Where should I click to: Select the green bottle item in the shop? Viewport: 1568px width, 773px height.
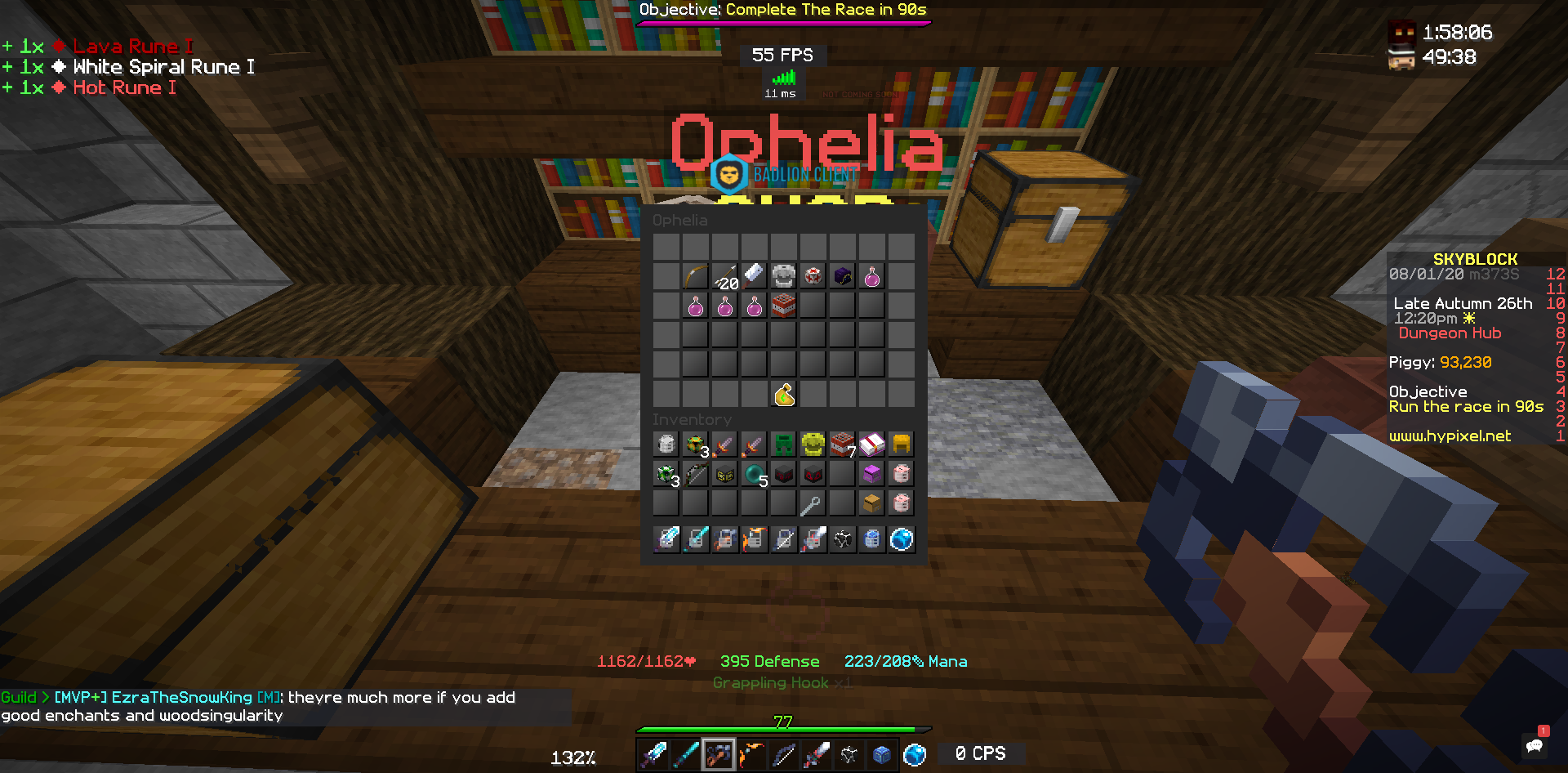pyautogui.click(x=782, y=395)
